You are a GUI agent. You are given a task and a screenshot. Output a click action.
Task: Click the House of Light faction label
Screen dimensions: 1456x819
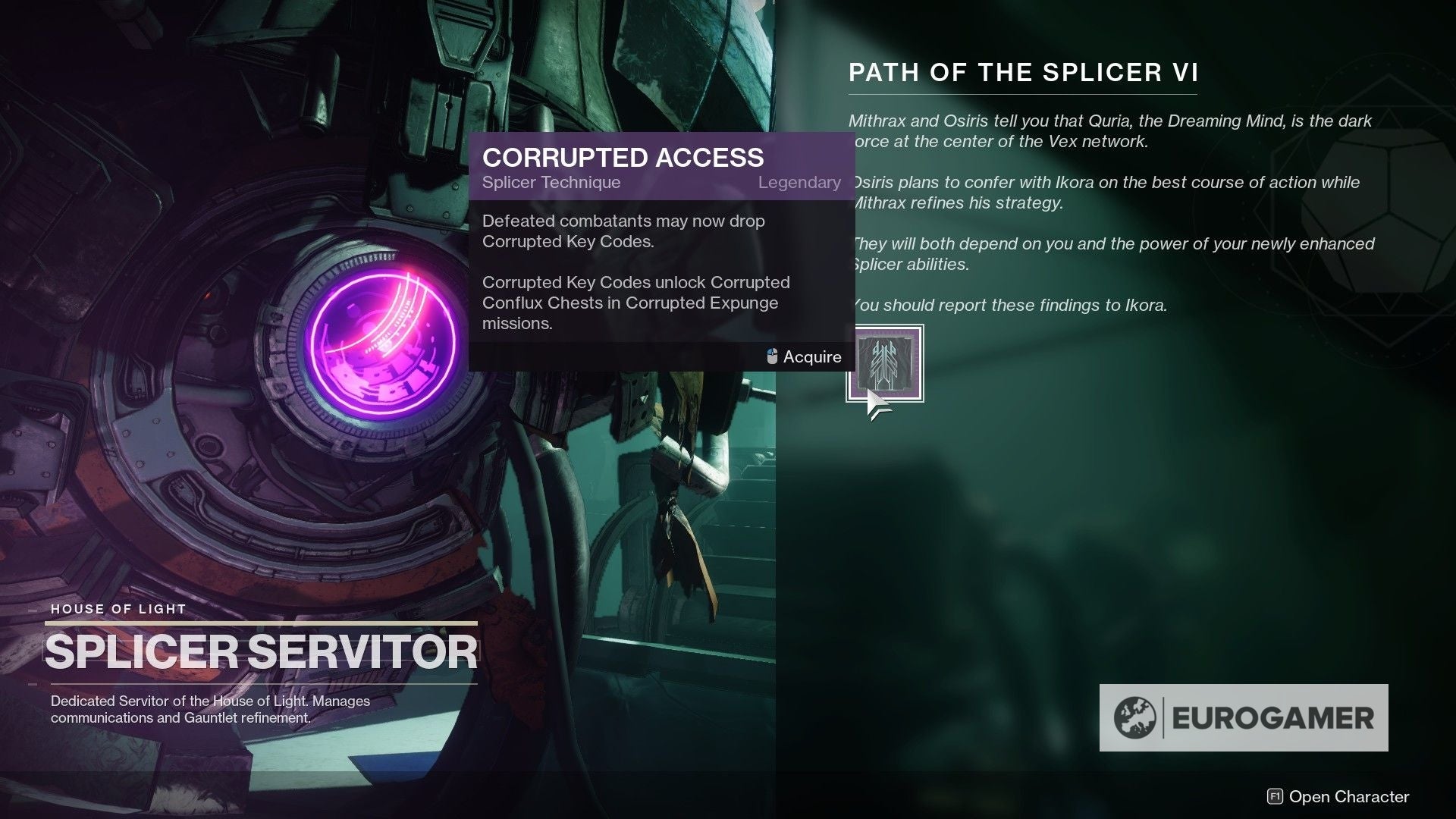pos(118,609)
